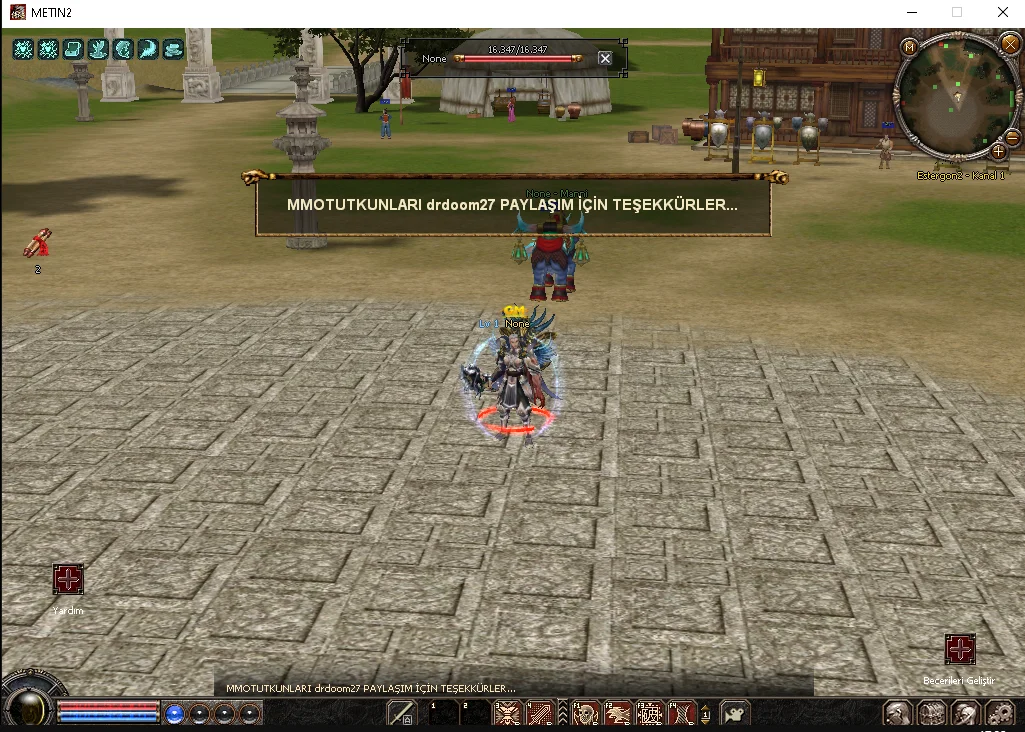Close the minimap with the X button
This screenshot has height=732, width=1025.
point(1008,44)
